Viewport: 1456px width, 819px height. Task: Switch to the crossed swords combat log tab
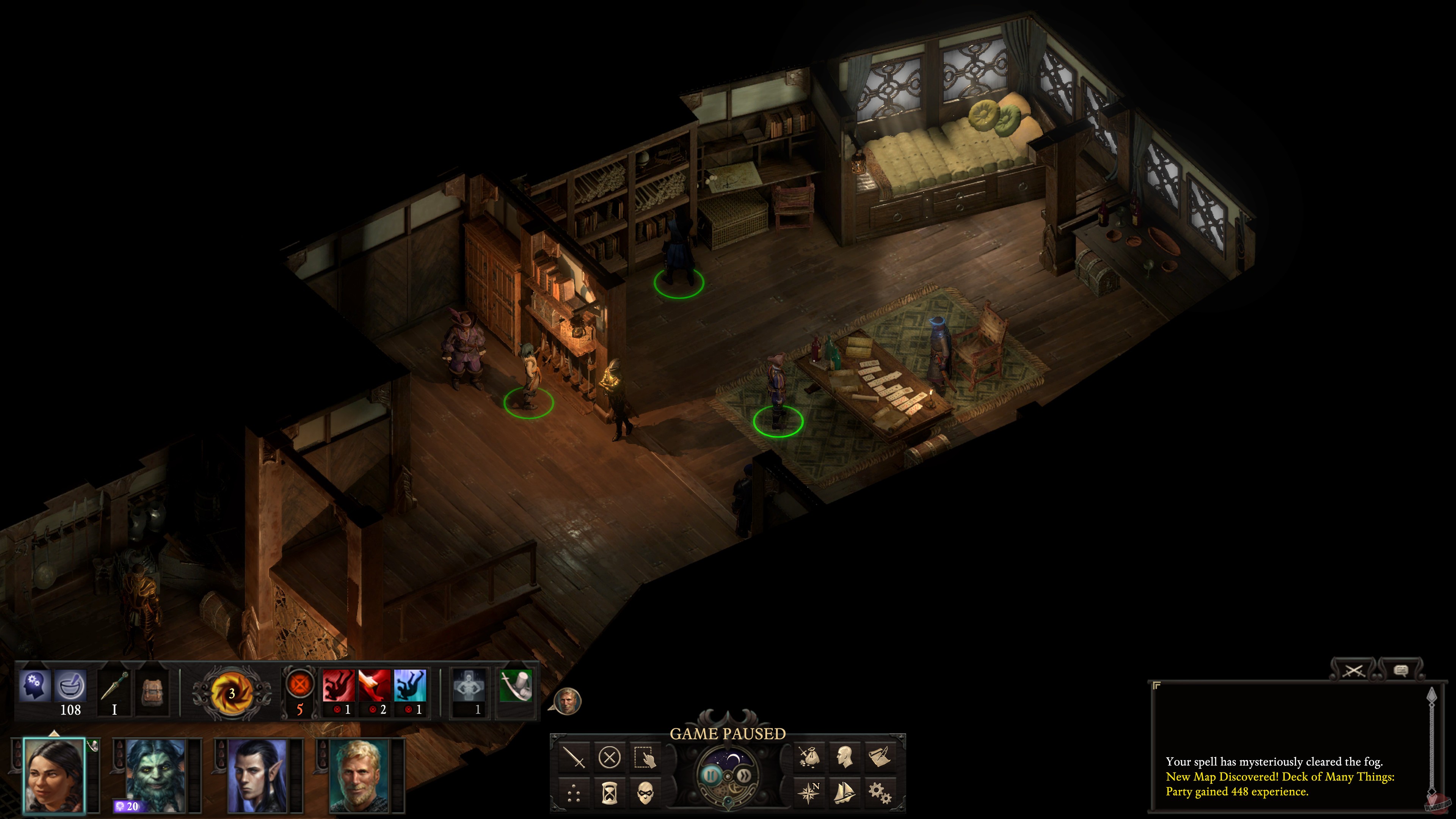[1354, 670]
